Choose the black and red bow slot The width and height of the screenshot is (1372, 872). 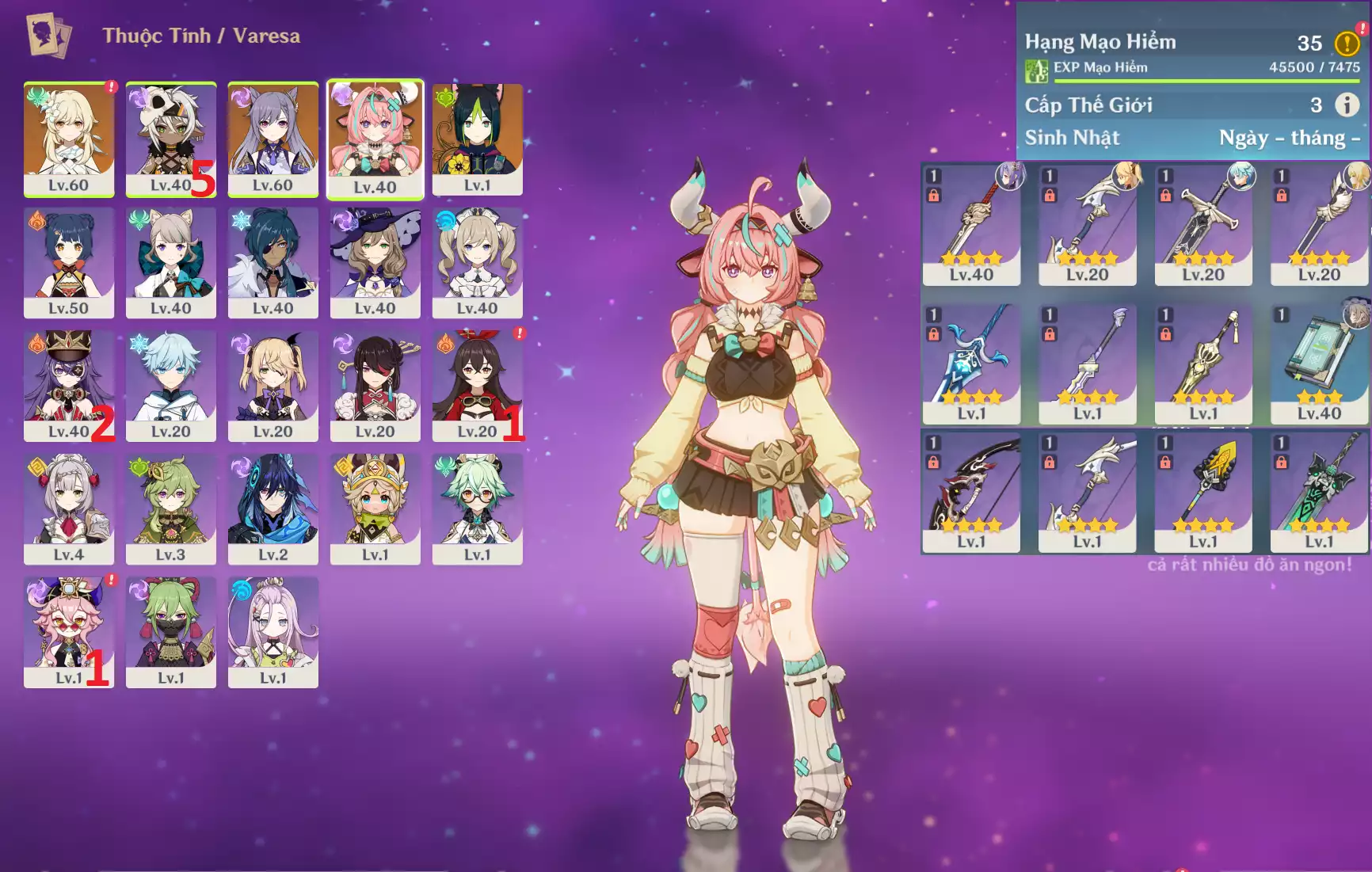[971, 491]
